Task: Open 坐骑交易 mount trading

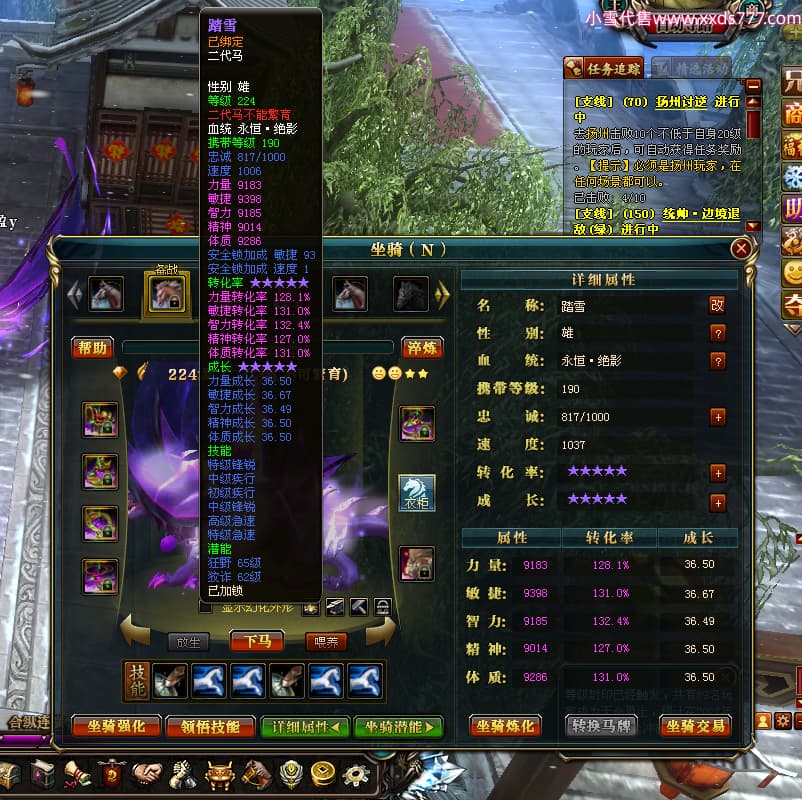Action: 695,726
